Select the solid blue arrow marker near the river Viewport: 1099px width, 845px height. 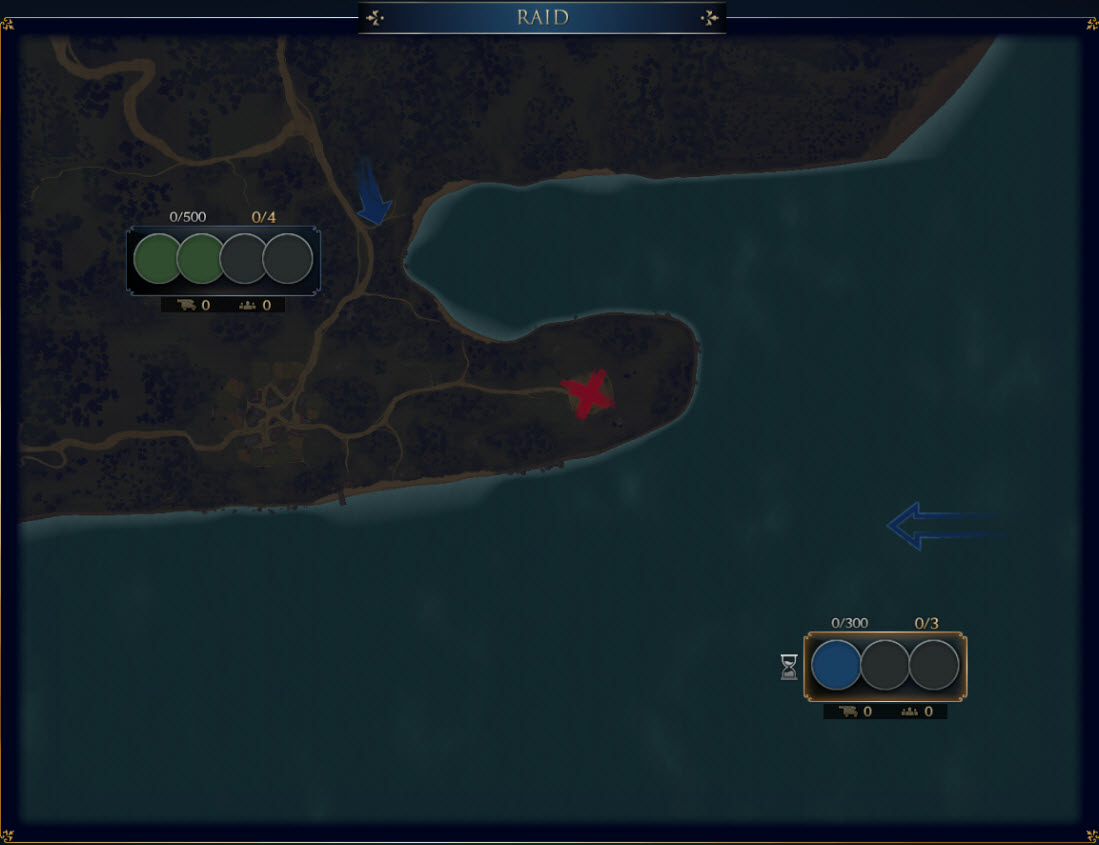click(372, 194)
